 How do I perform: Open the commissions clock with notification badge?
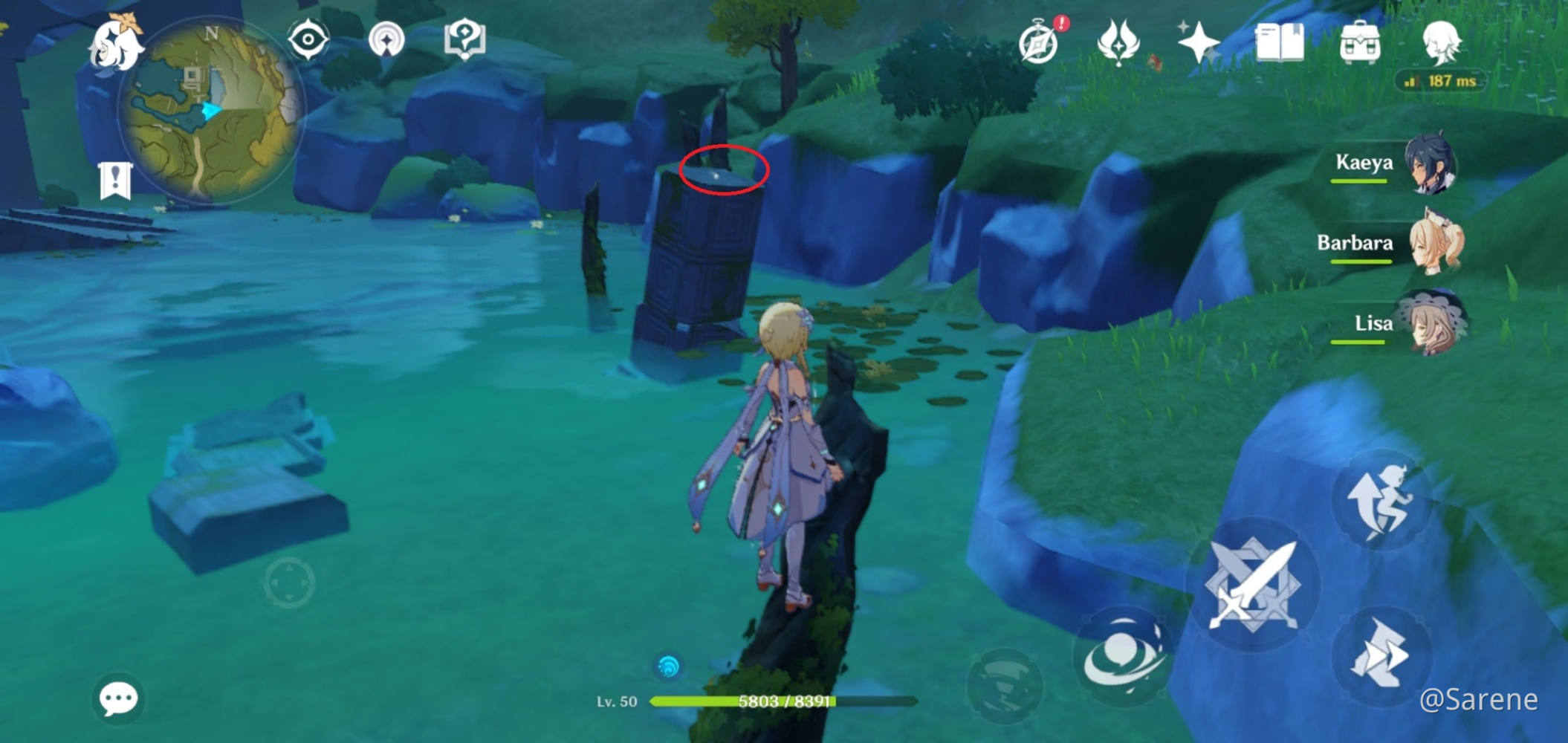(x=1040, y=45)
